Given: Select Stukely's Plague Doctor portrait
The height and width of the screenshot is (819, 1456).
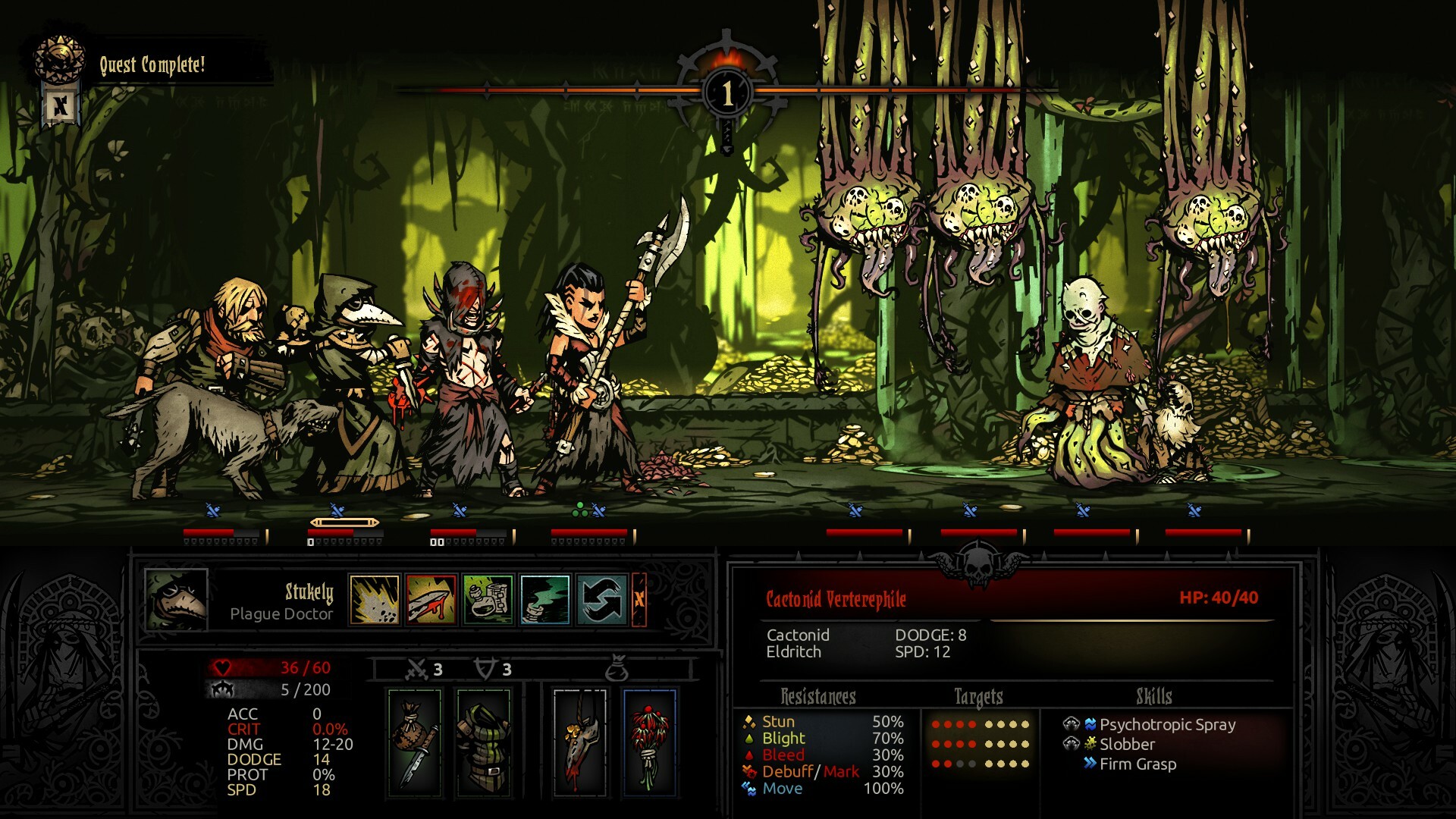Looking at the screenshot, I should tap(176, 601).
